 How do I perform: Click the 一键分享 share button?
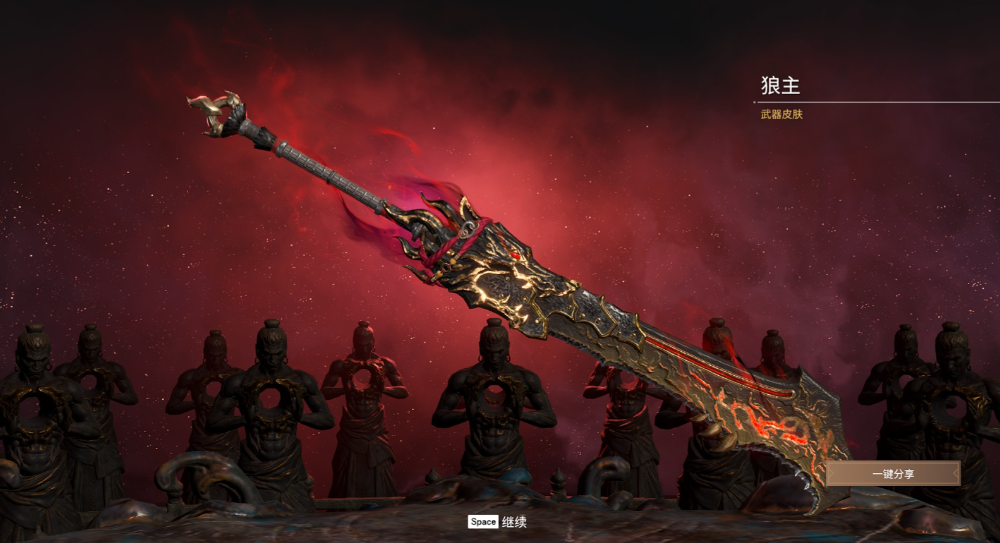pos(893,474)
